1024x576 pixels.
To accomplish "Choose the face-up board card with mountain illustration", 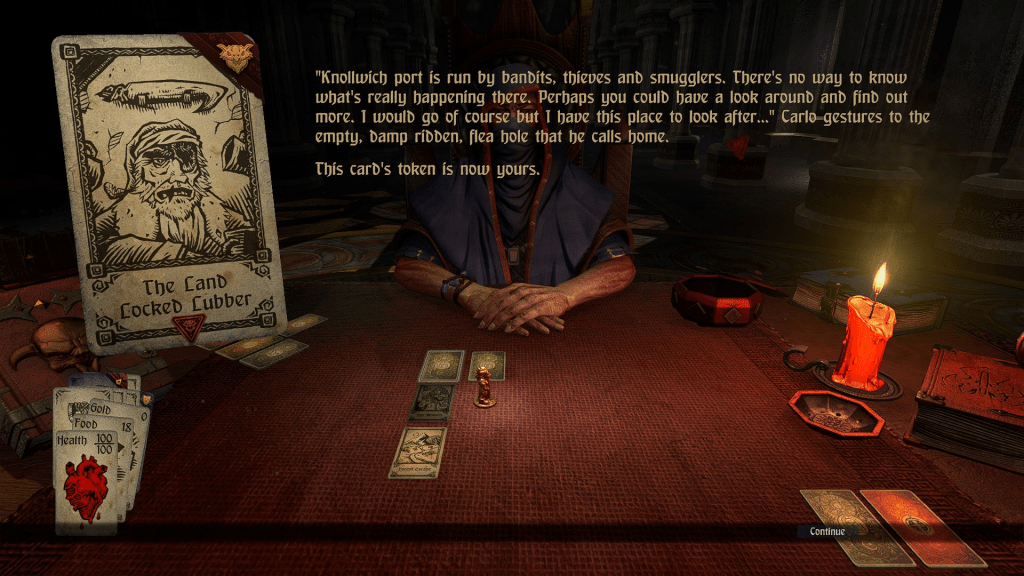I will (x=418, y=452).
